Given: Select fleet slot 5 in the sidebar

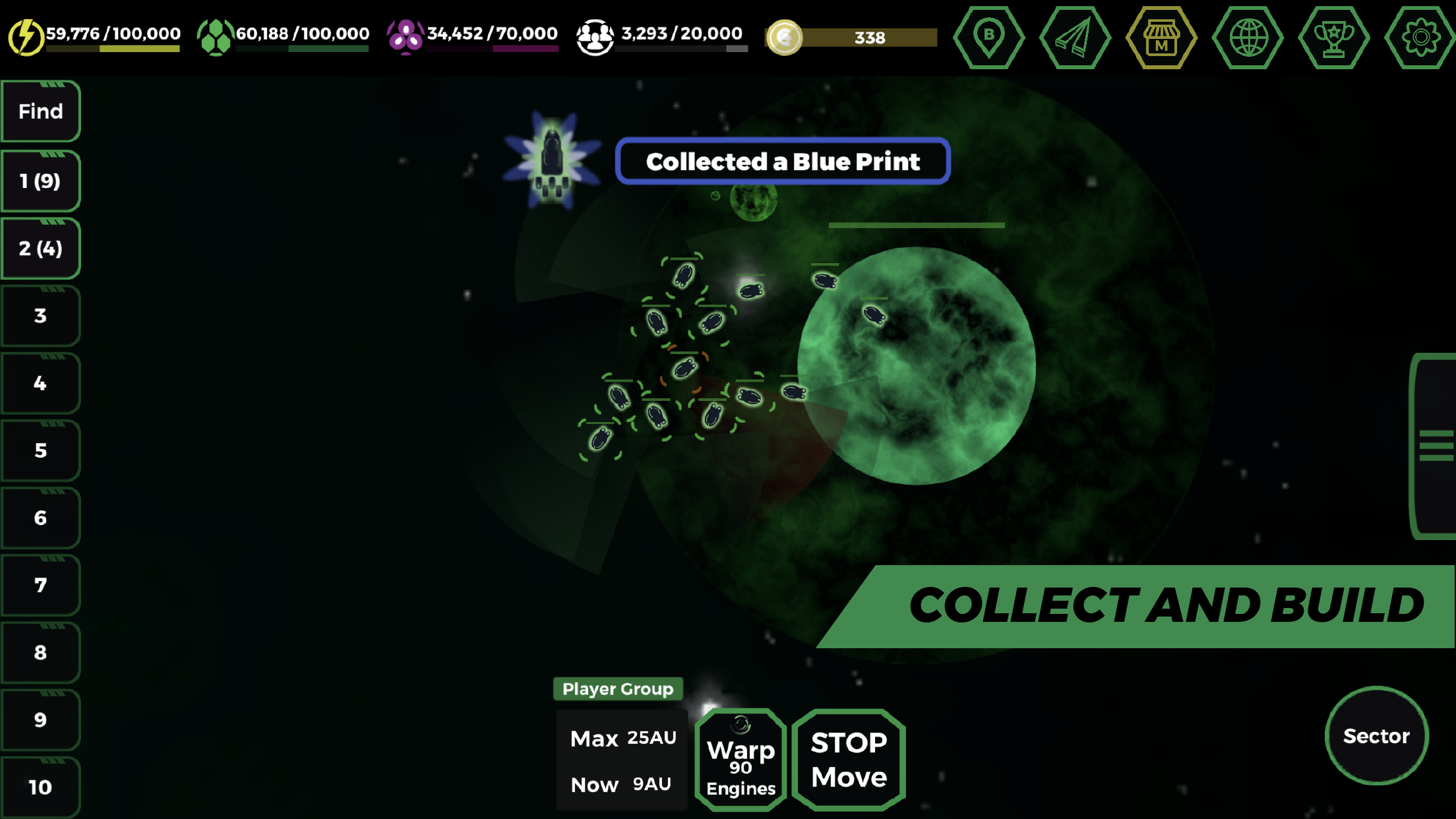Looking at the screenshot, I should coord(40,451).
